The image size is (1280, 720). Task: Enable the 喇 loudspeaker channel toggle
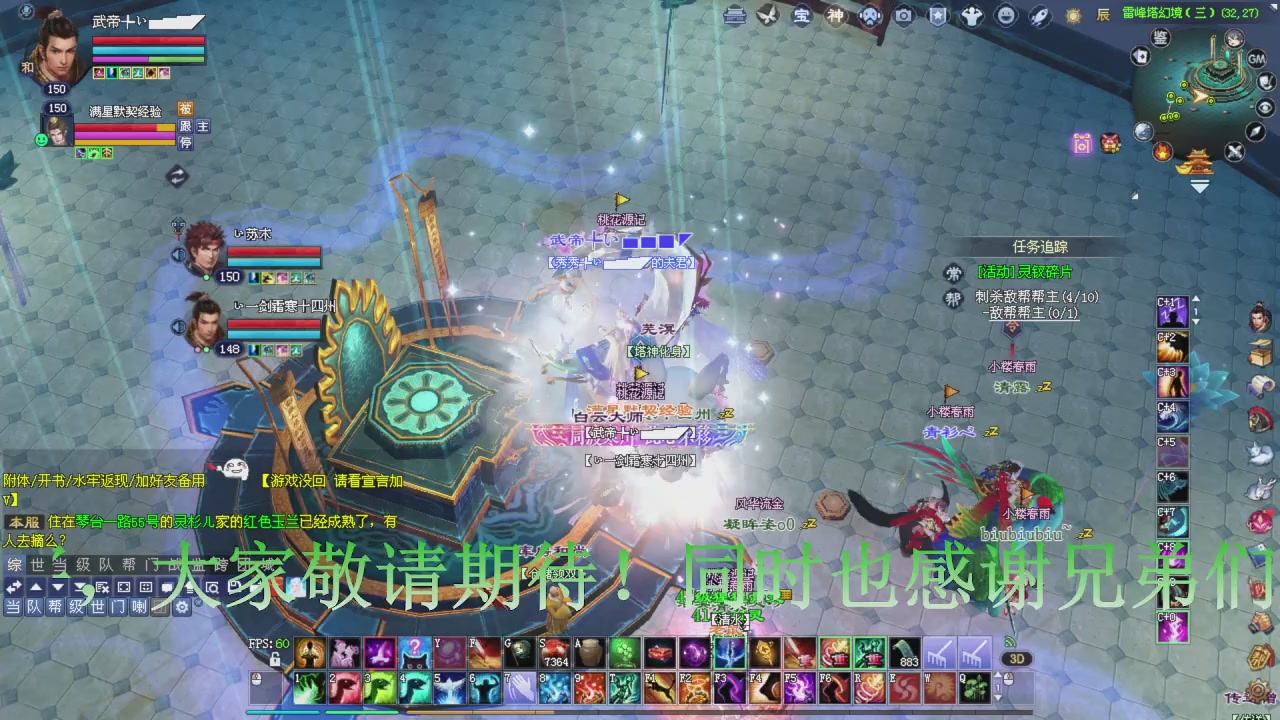point(139,606)
